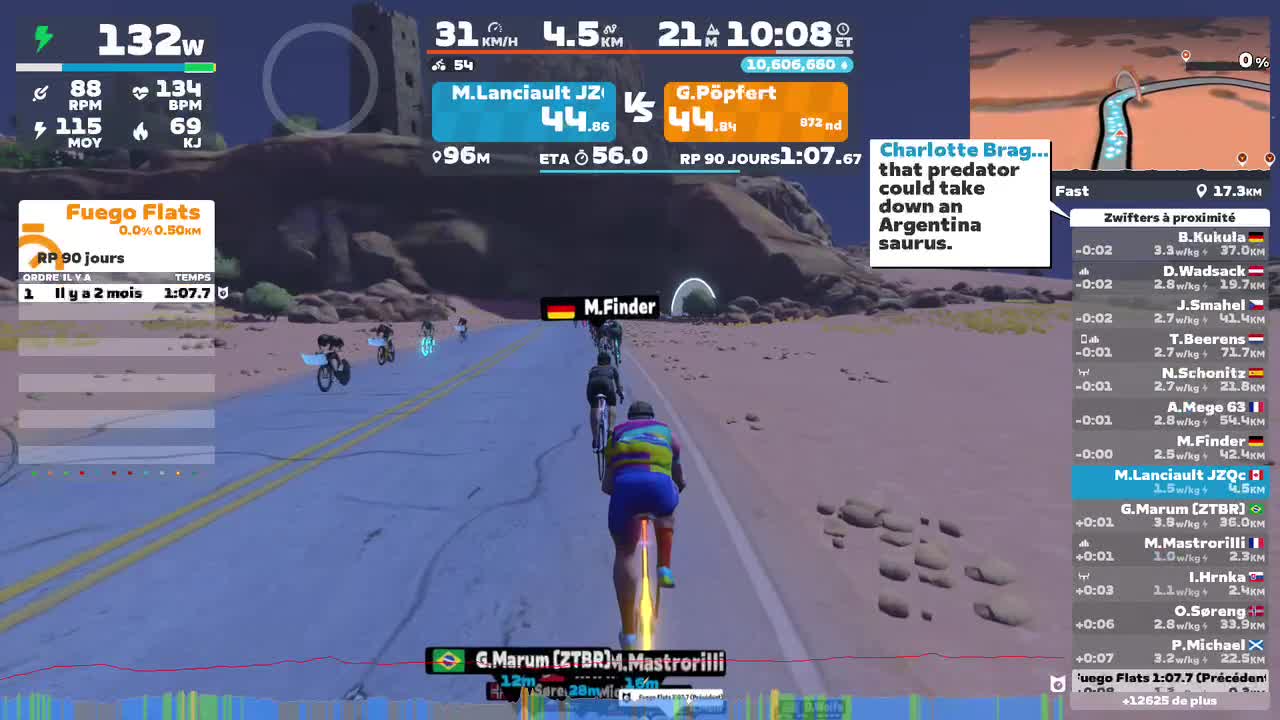The width and height of the screenshot is (1280, 720).
Task: Click the G.Pöpfert orange race card
Action: click(x=756, y=111)
